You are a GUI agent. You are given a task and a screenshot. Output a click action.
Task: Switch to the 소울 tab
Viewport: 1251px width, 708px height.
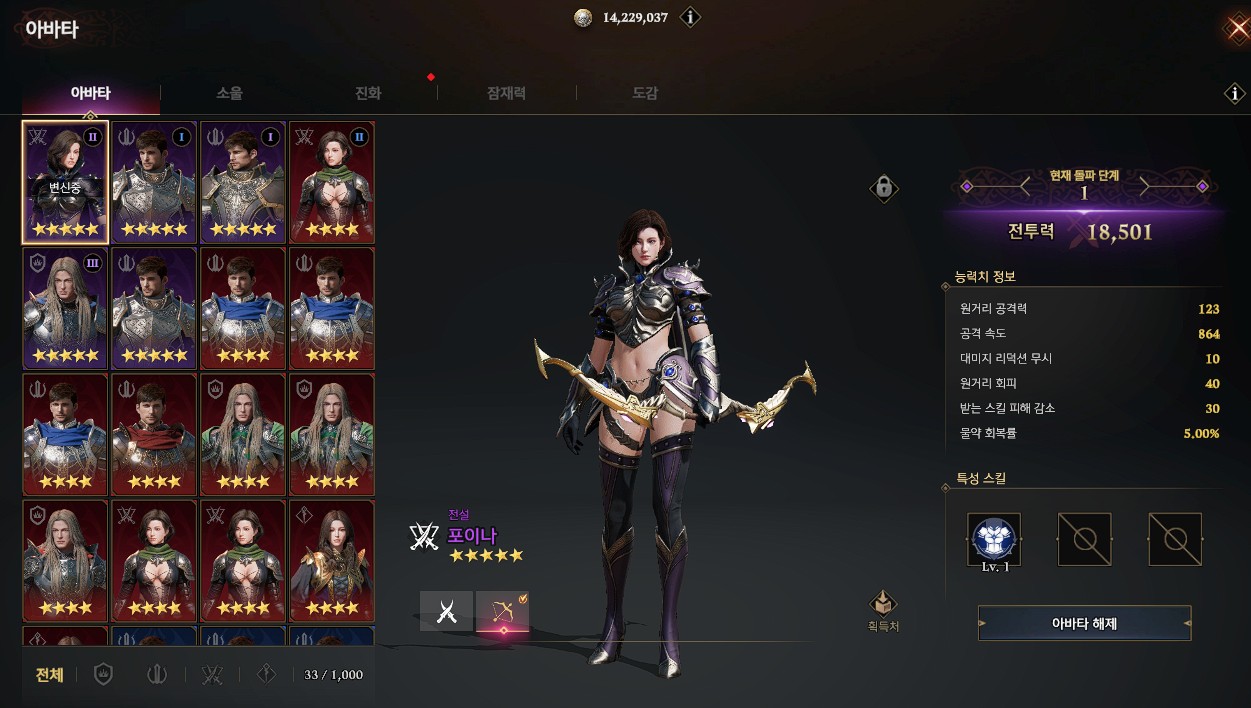(x=229, y=94)
